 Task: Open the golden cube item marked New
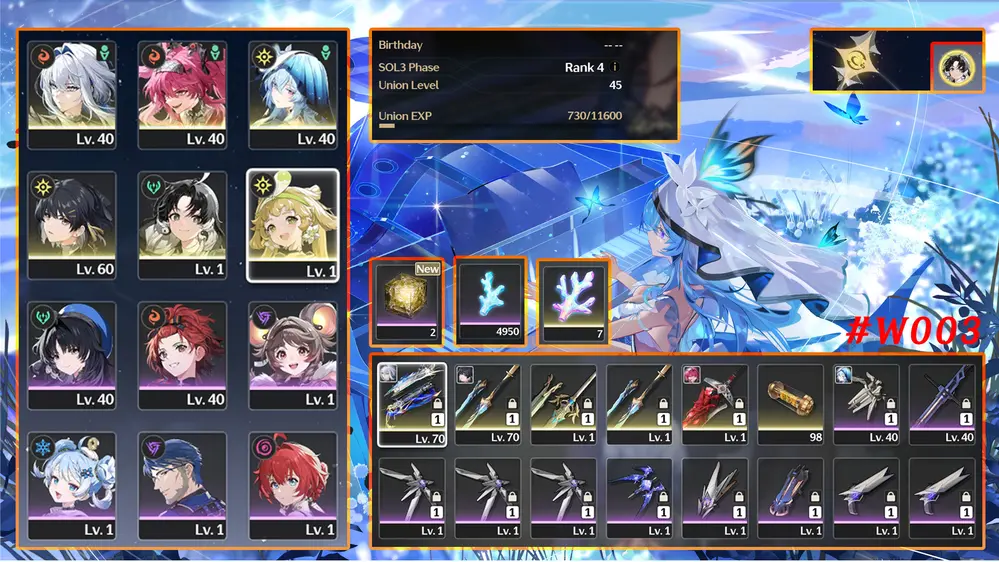point(406,302)
